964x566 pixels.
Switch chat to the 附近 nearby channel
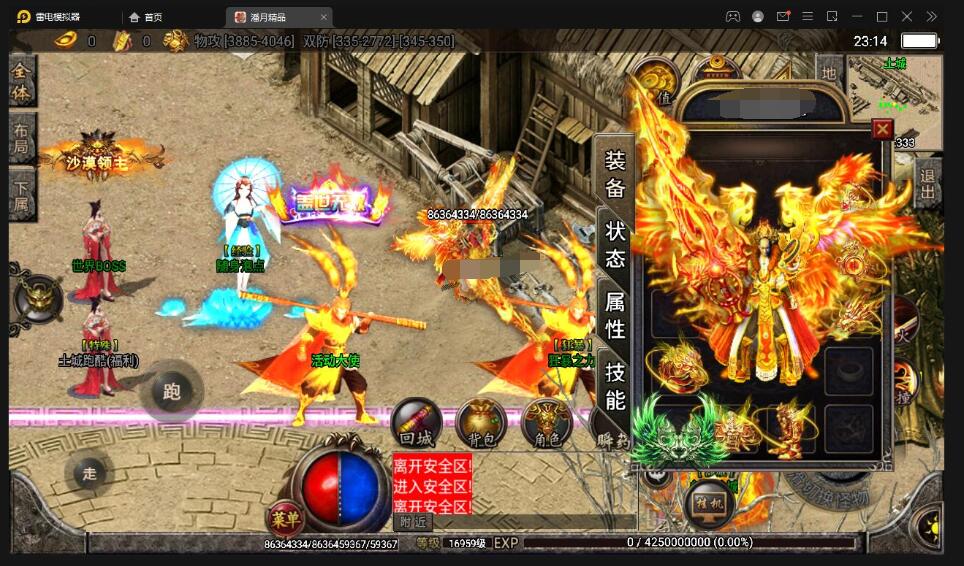tap(413, 521)
